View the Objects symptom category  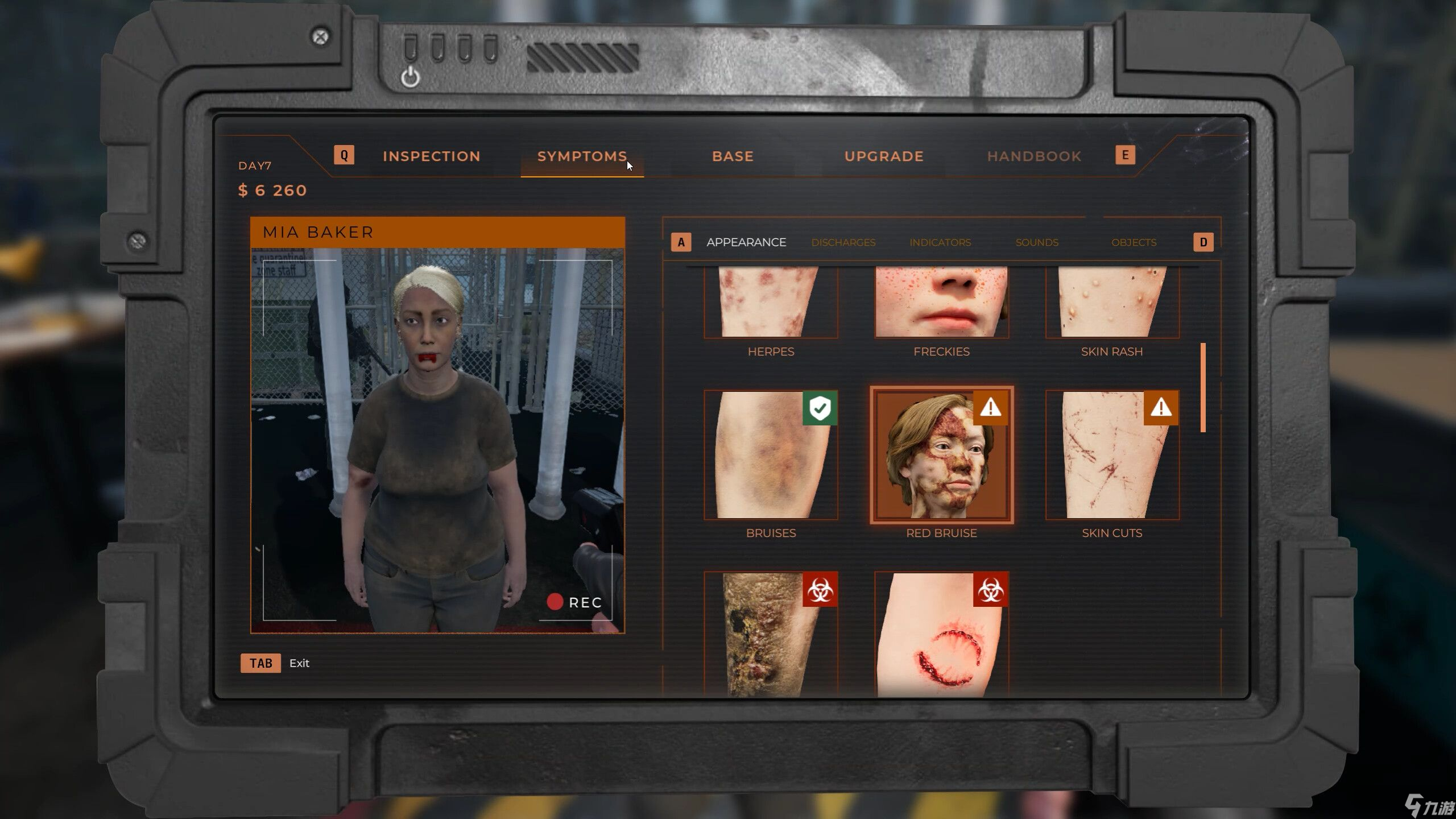click(1134, 242)
